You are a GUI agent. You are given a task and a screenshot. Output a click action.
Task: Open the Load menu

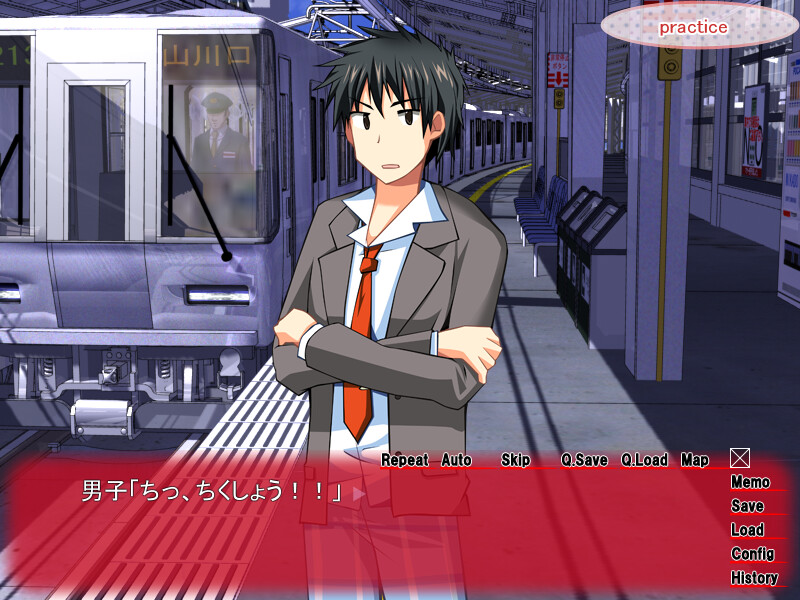(747, 530)
